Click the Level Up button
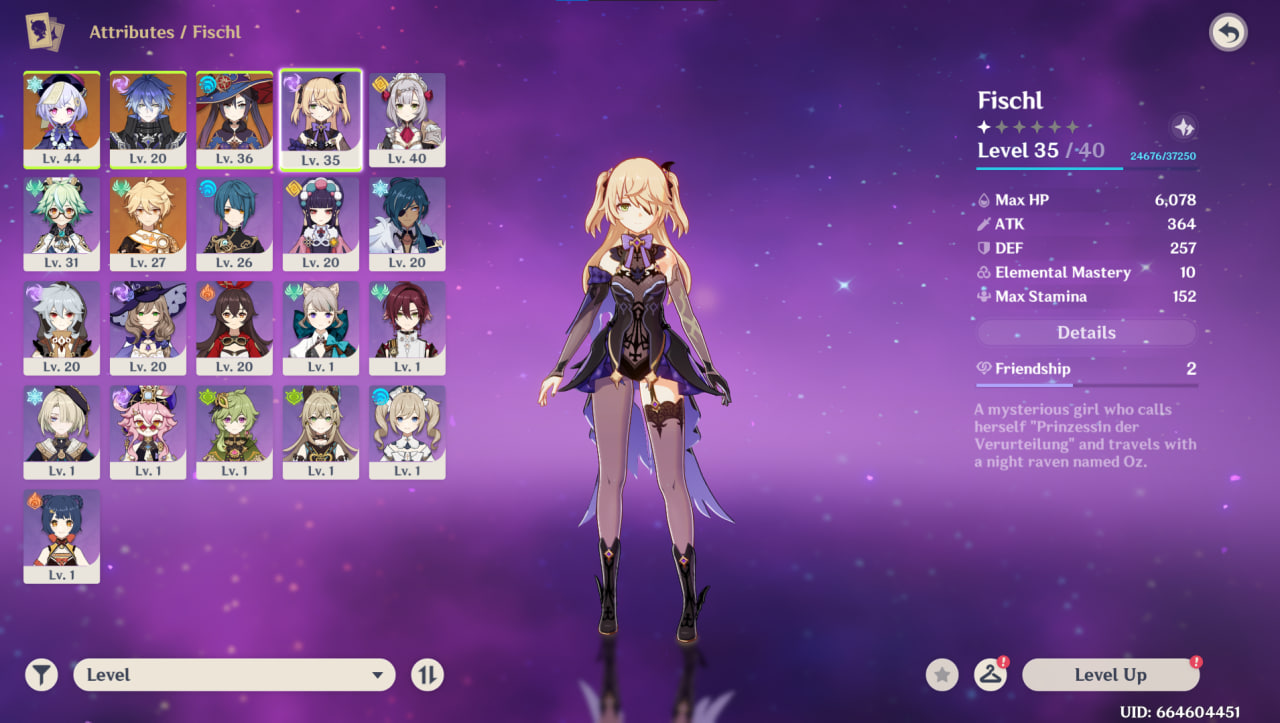Viewport: 1280px width, 723px height. [1110, 675]
